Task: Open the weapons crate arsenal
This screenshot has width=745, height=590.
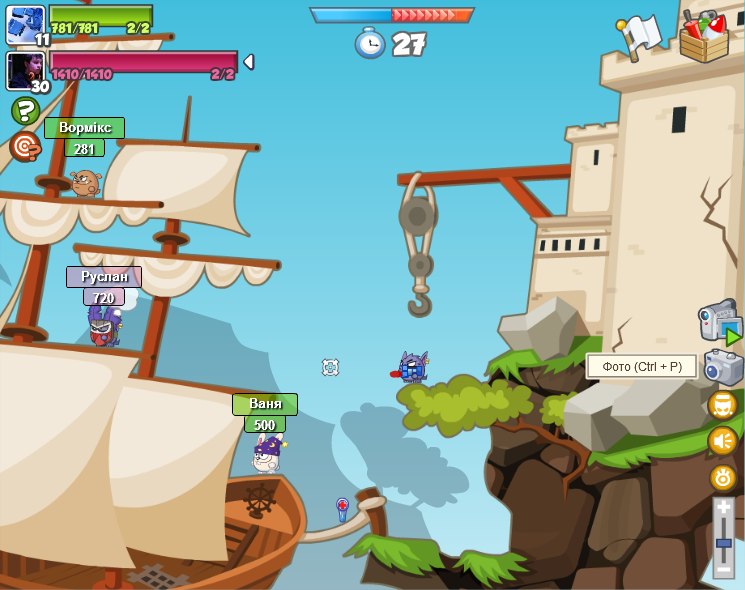Action: click(704, 37)
